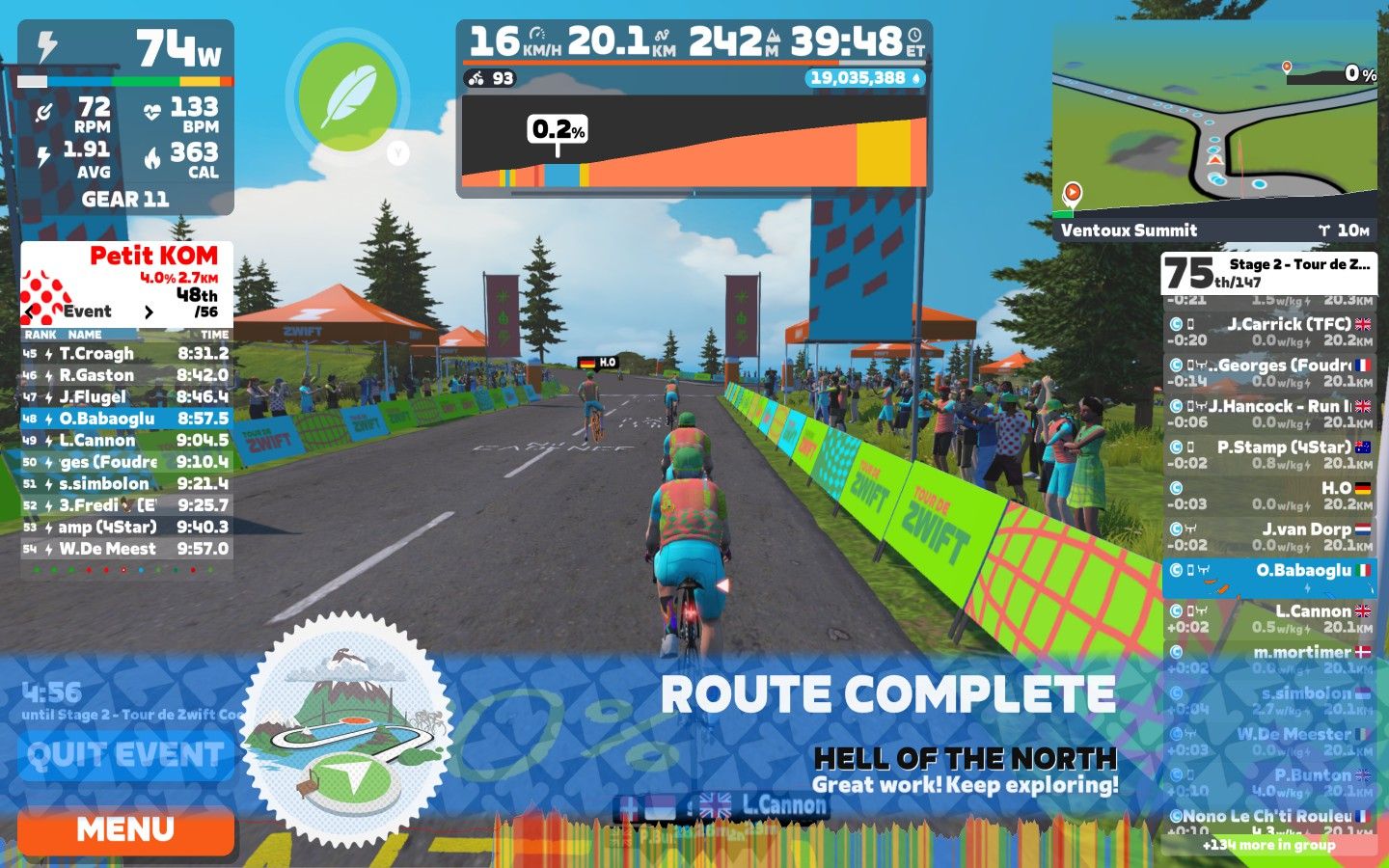Select T.Croagh in the KOM leaderboard
1389x868 pixels.
[125, 354]
